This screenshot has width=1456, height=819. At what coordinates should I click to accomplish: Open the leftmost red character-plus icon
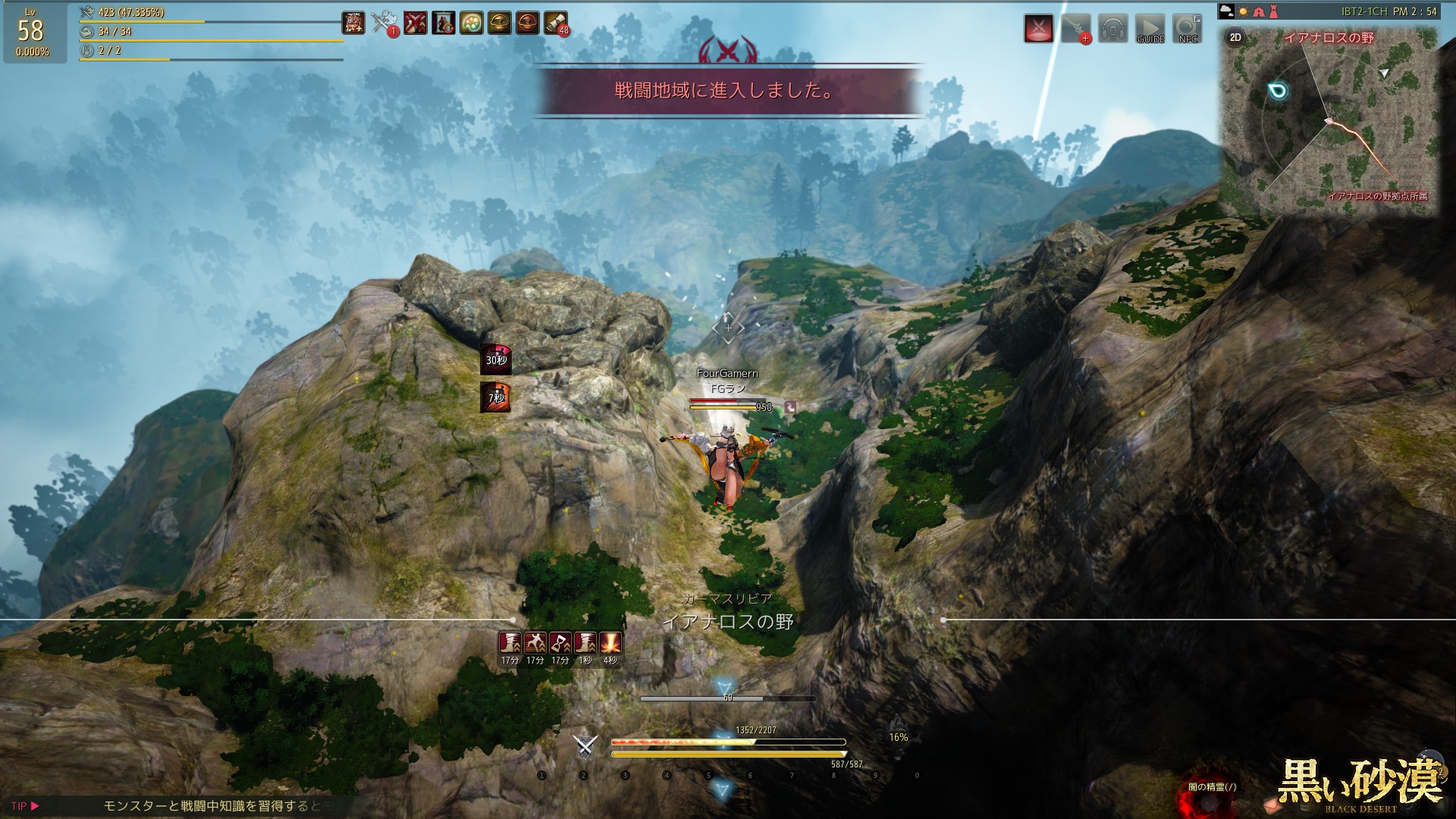coord(353,23)
